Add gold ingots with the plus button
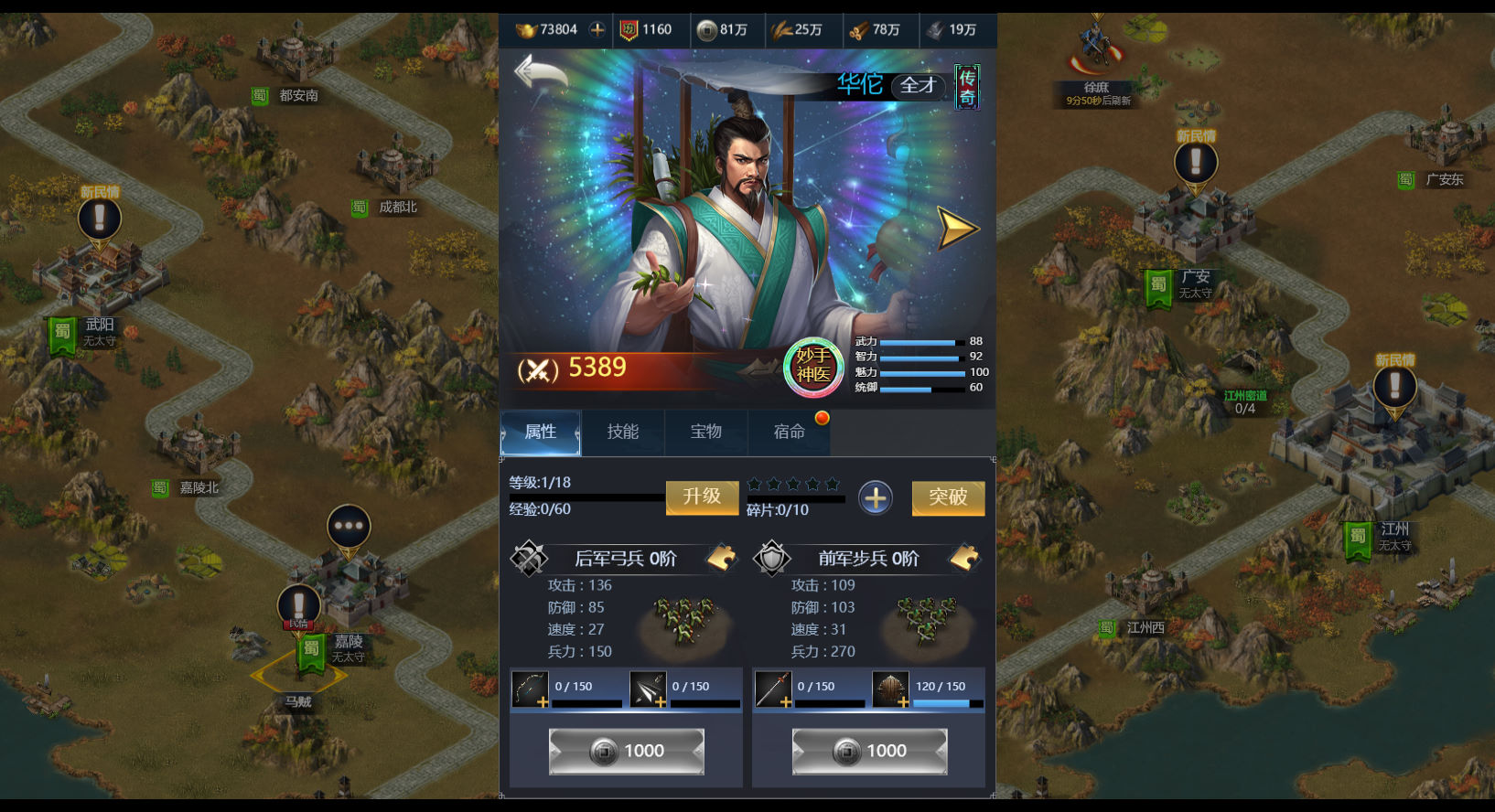The image size is (1495, 812). pyautogui.click(x=597, y=29)
